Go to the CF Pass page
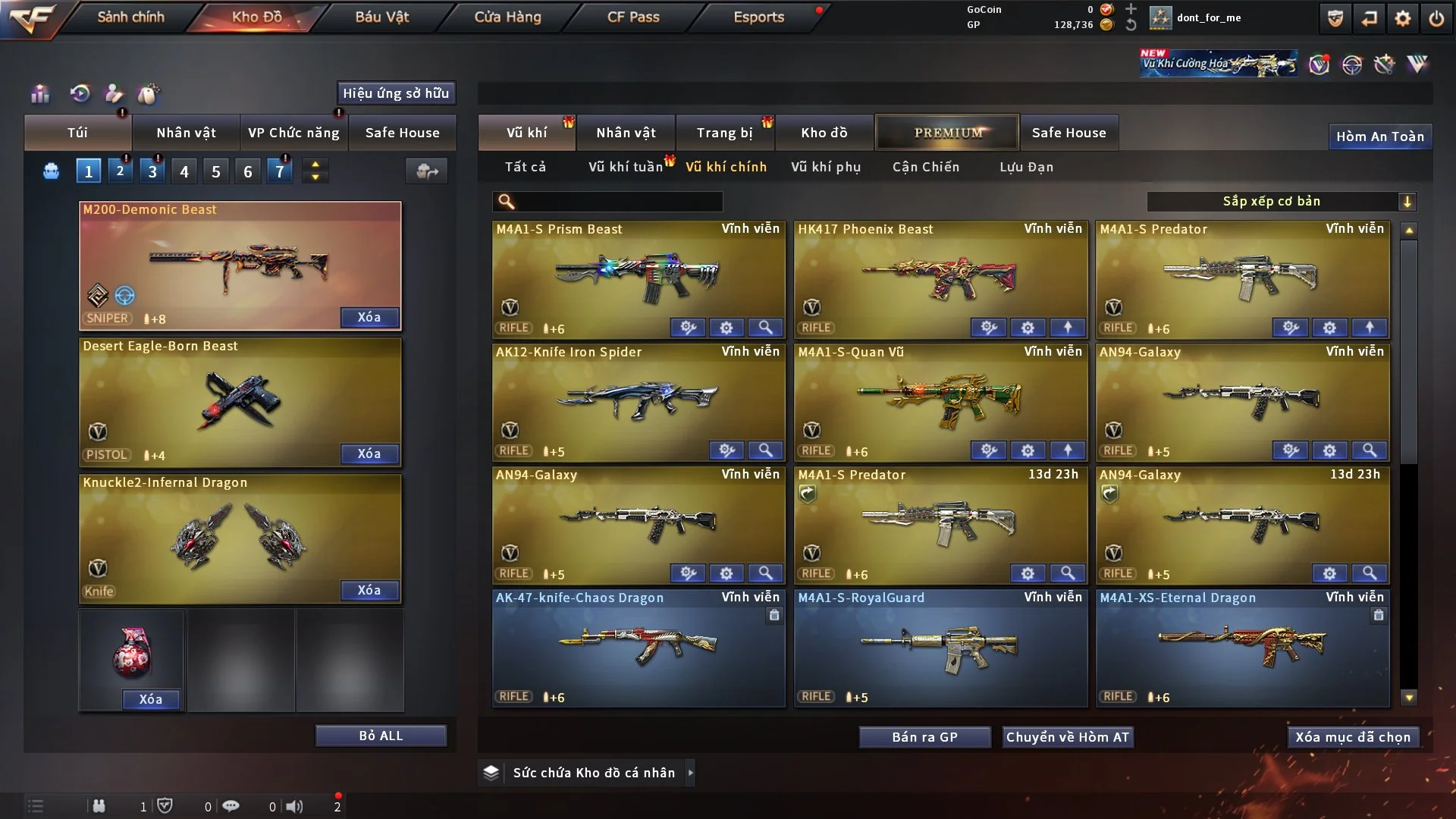 pos(633,17)
